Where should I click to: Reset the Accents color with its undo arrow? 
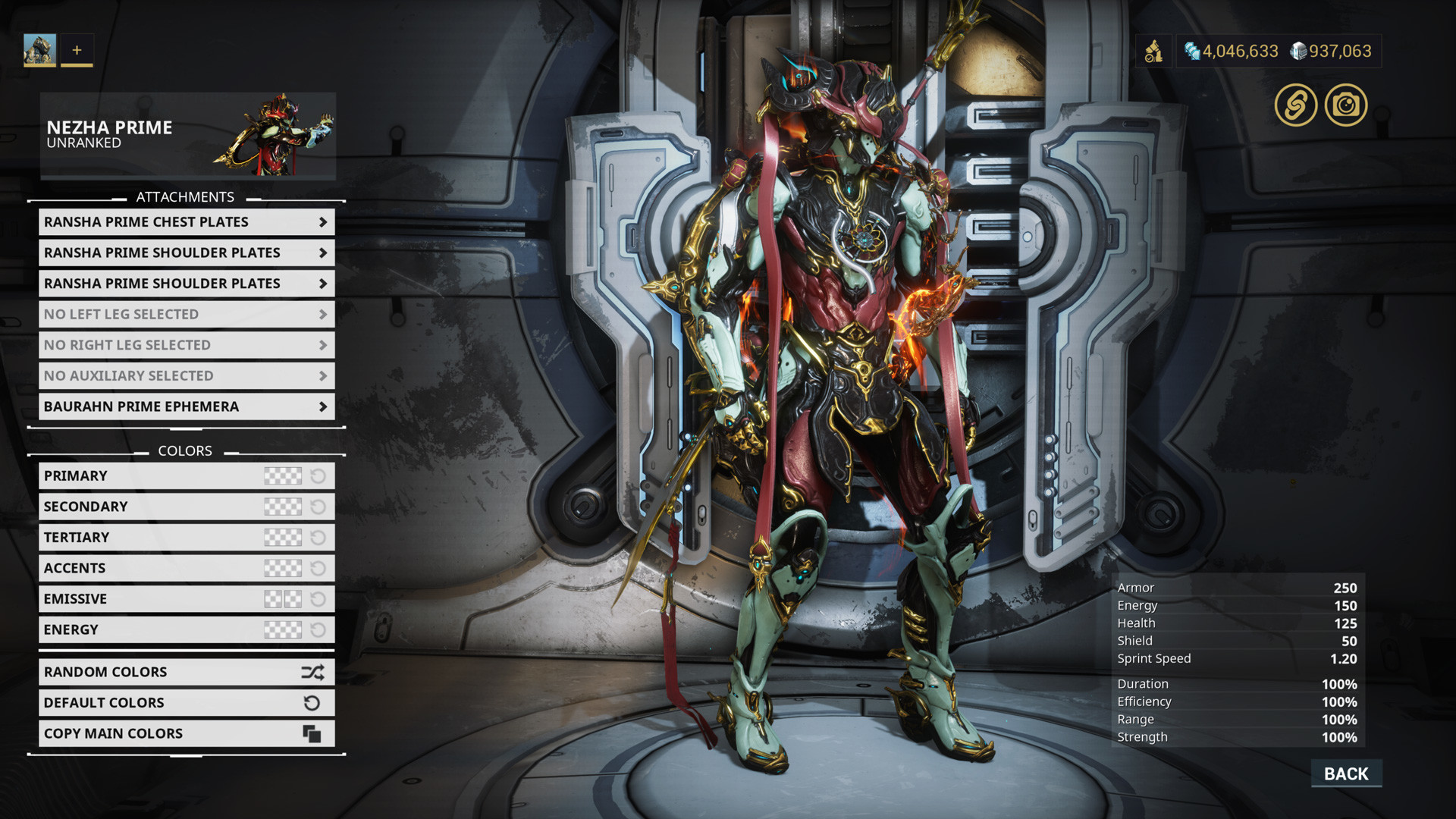(317, 567)
